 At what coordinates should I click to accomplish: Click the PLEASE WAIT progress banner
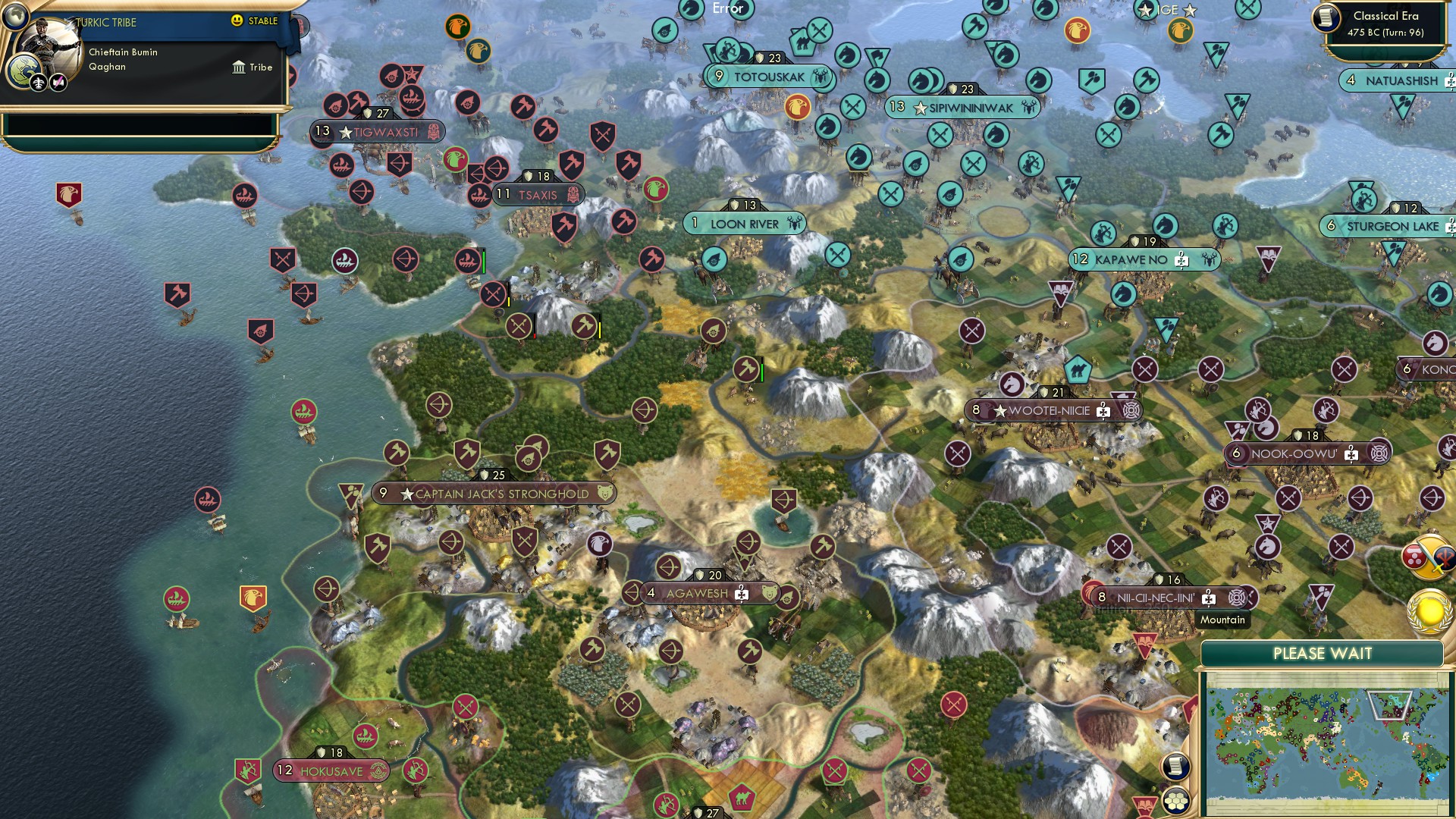1325,652
